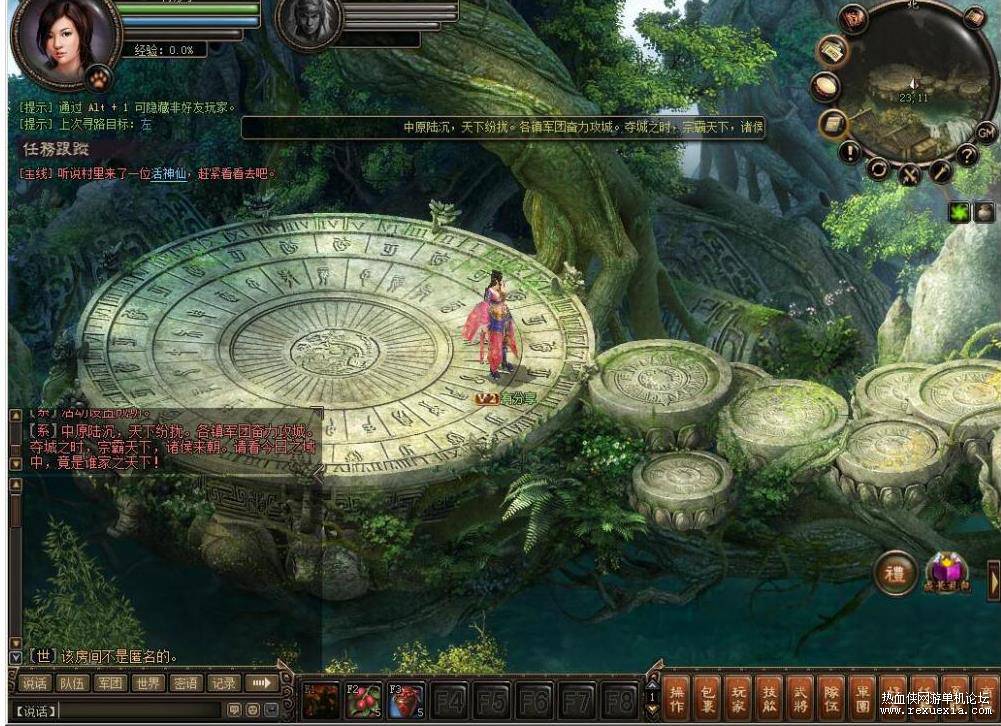The width and height of the screenshot is (1001, 726).
Task: Follow the 舌神仙 quest link
Action: (x=171, y=173)
